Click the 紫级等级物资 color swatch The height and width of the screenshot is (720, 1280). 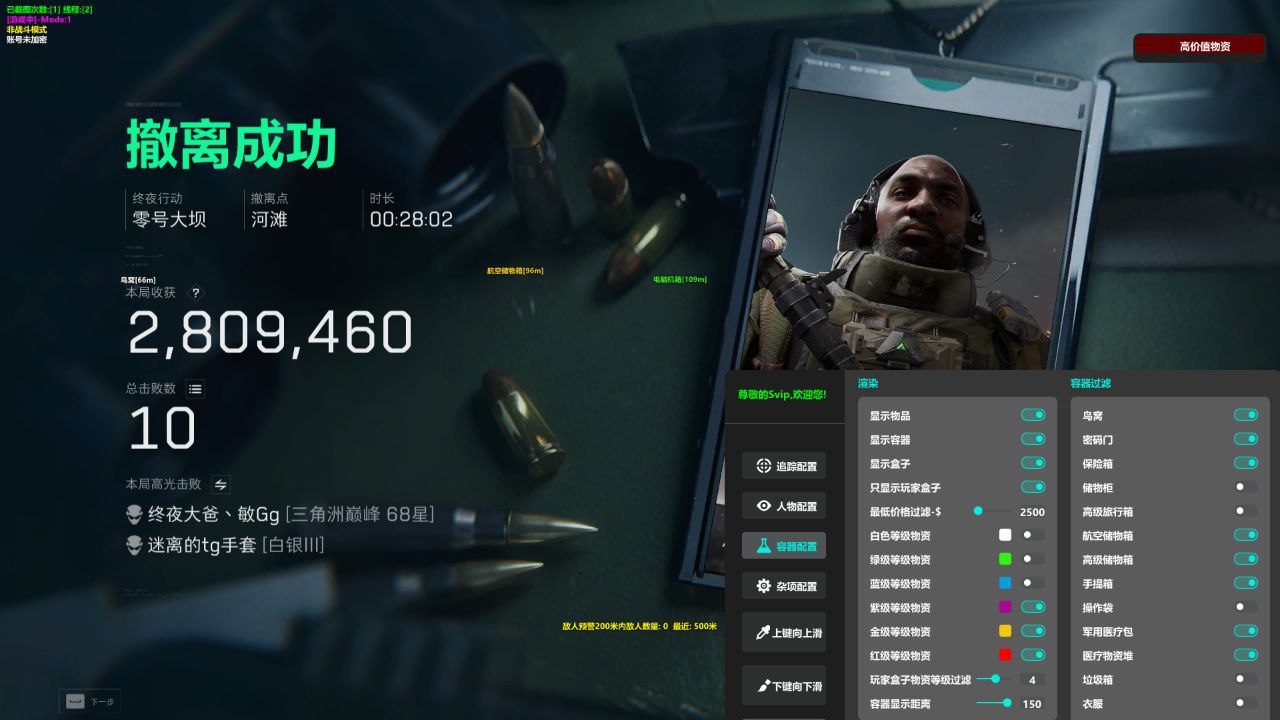[1007, 607]
